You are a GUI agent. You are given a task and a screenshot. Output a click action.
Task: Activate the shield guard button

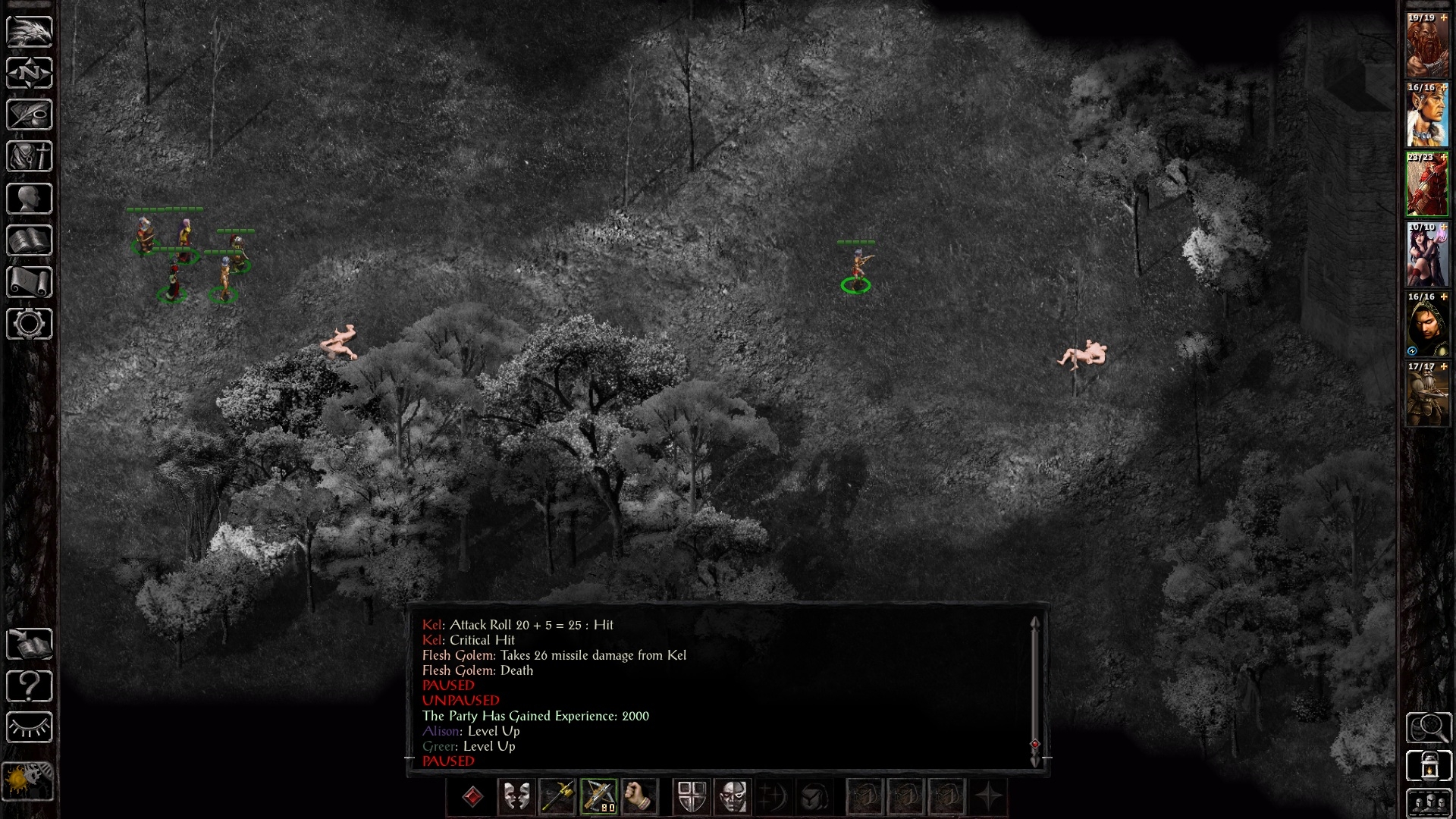pyautogui.click(x=692, y=797)
